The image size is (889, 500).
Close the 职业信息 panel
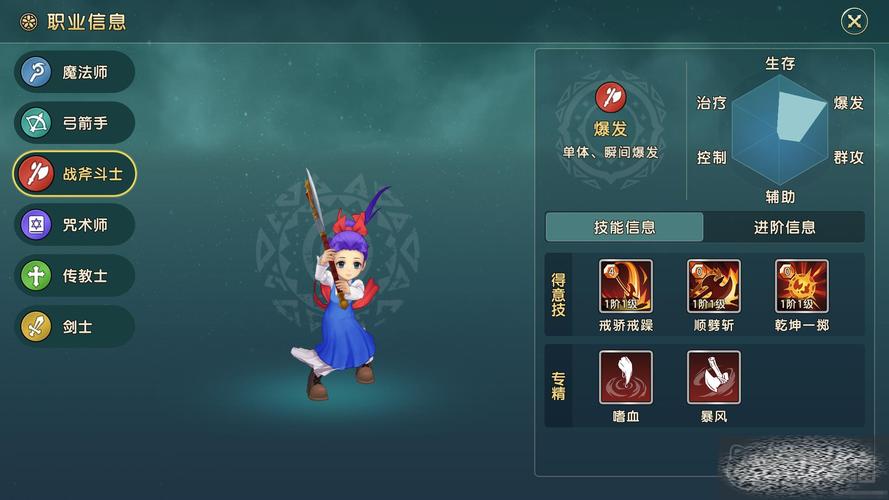[853, 21]
